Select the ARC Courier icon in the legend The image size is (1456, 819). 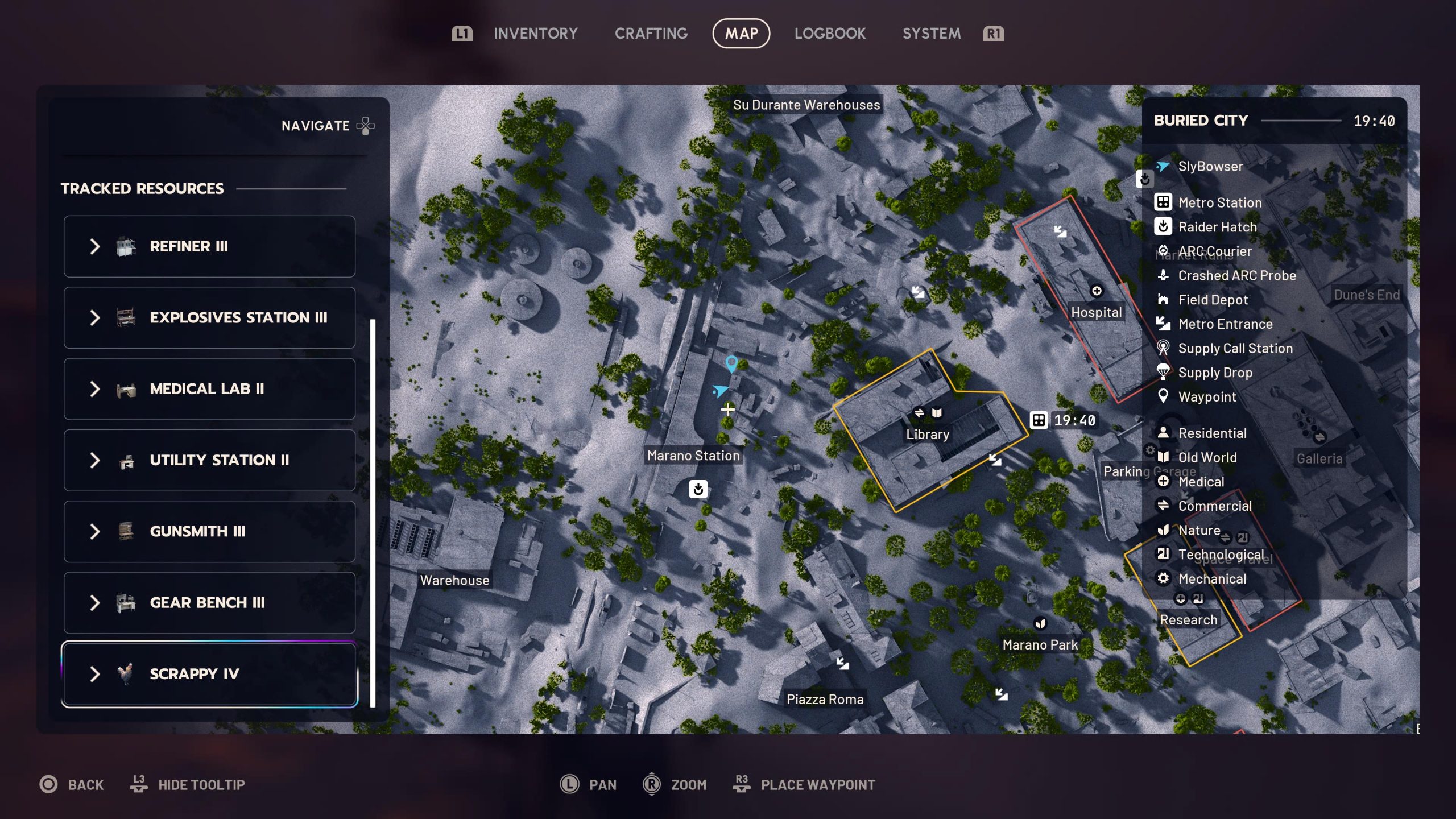coord(1163,251)
